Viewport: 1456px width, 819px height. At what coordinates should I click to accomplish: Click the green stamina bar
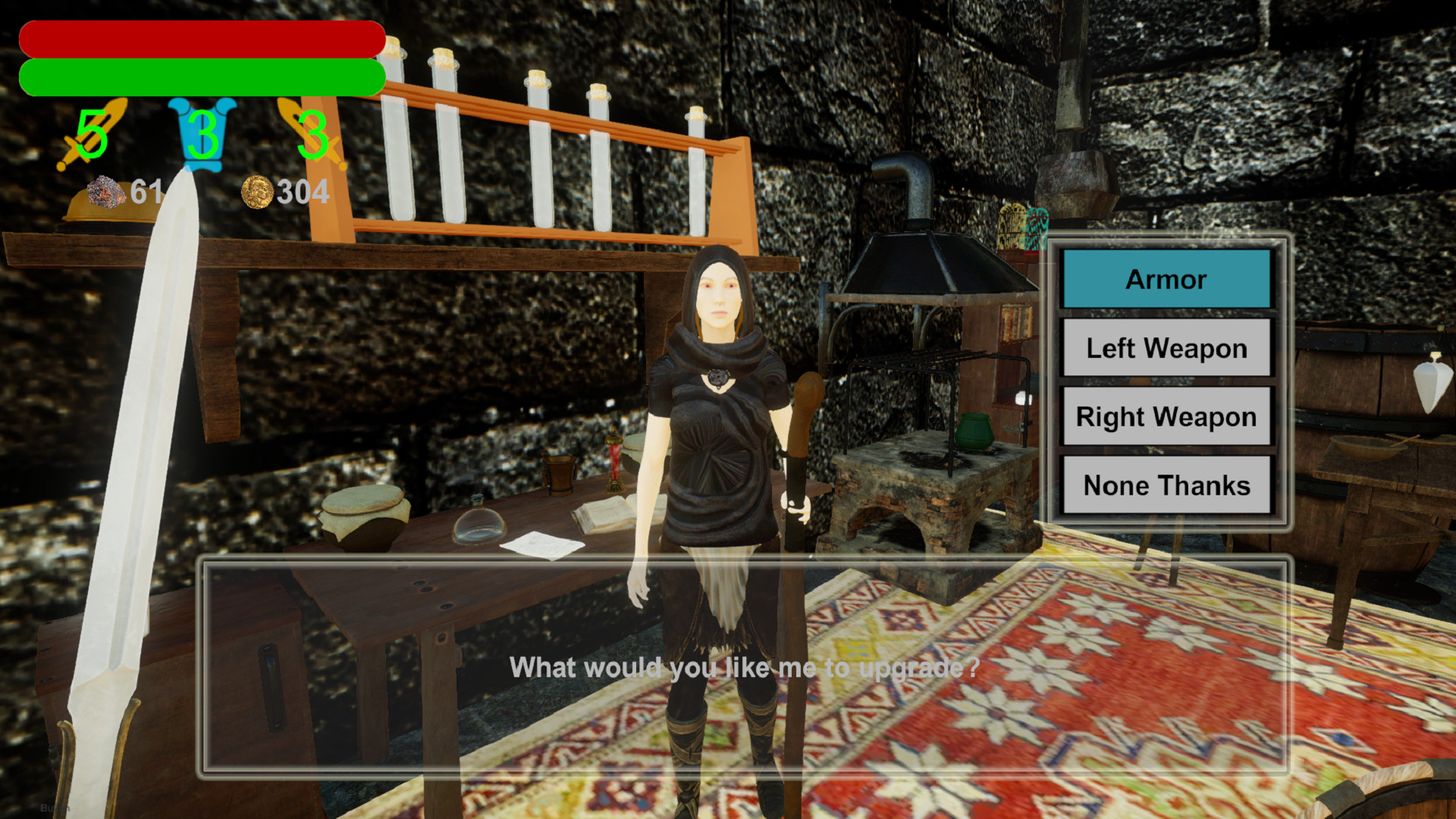pyautogui.click(x=201, y=78)
